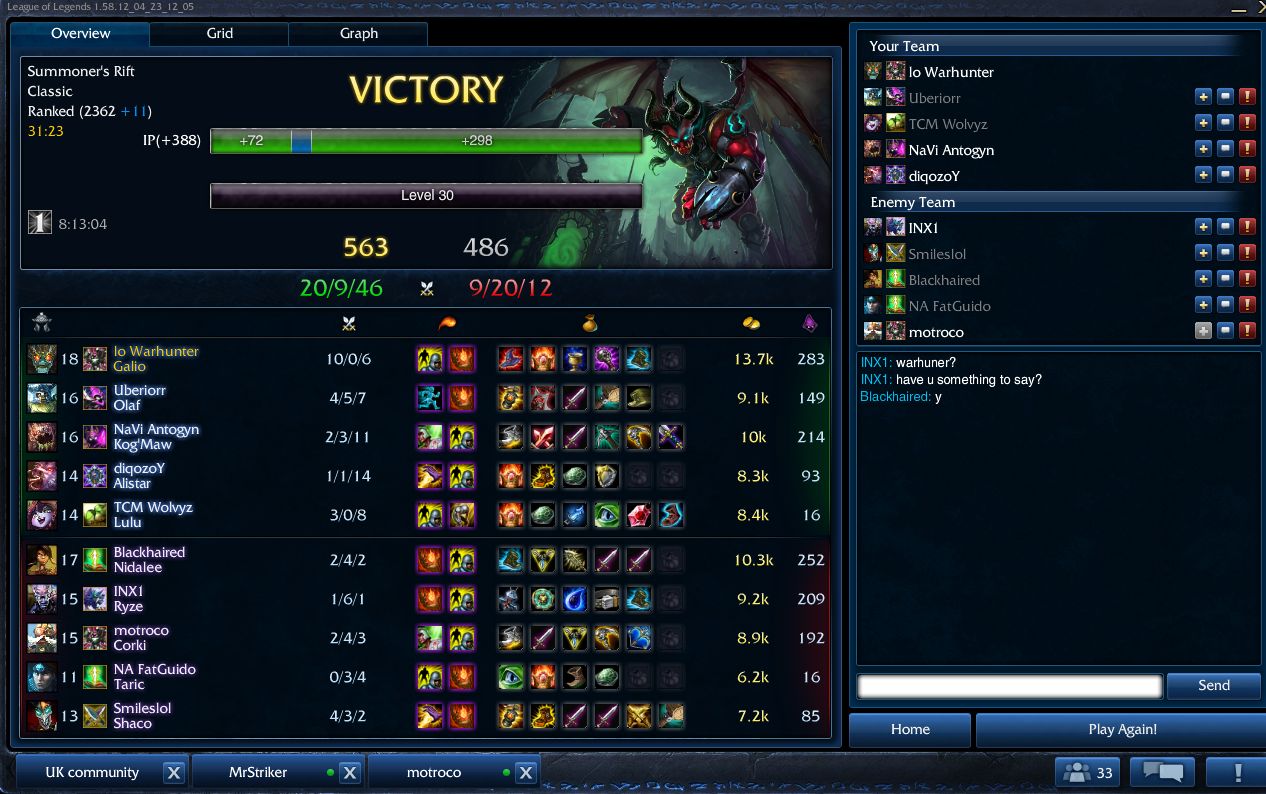
Task: Add Uberiorr as a friend
Action: [1204, 97]
